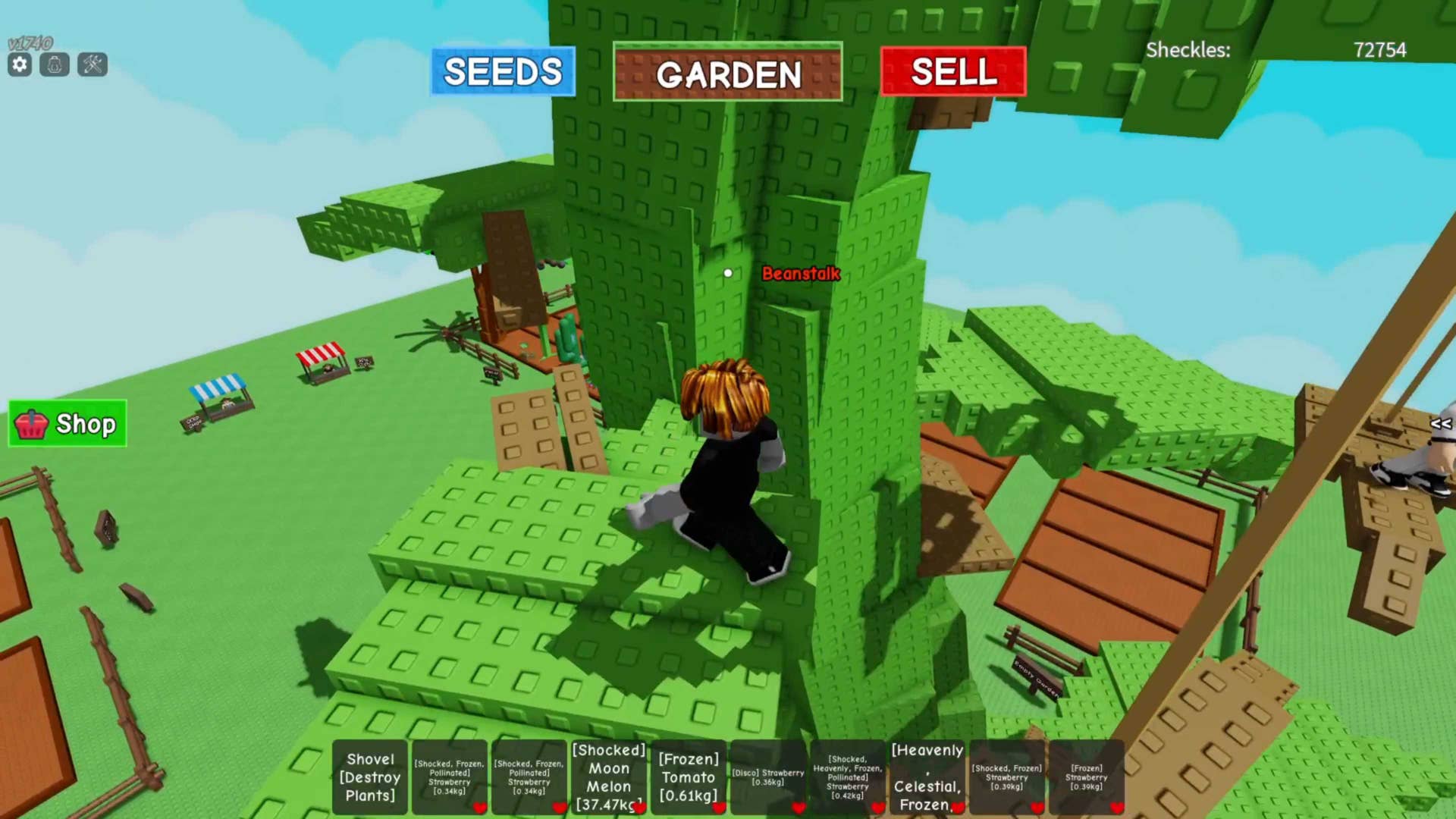Open the backpack inventory icon
Screen dimensions: 1456x819
tap(55, 65)
